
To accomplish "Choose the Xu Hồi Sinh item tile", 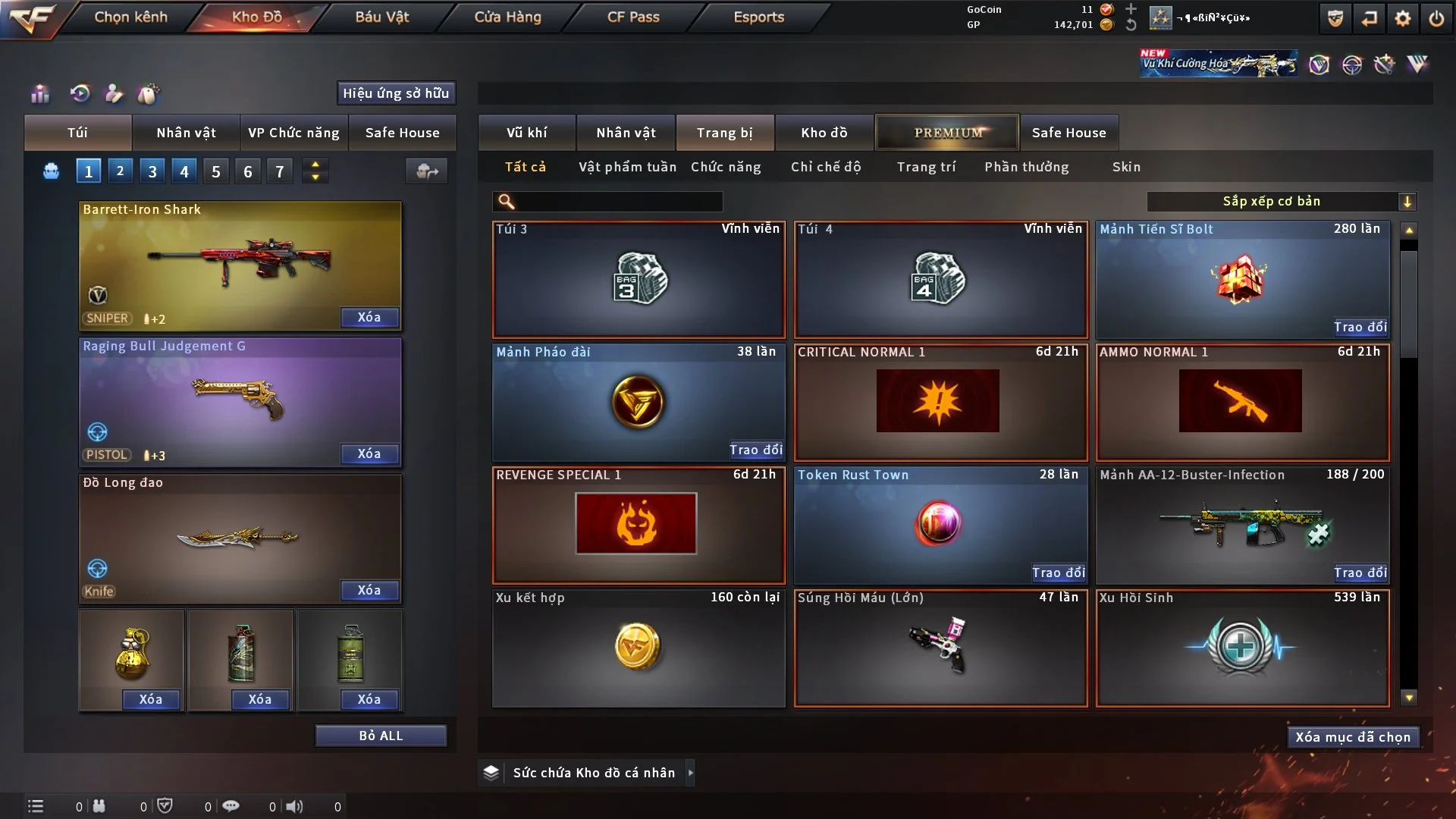I will 1241,648.
